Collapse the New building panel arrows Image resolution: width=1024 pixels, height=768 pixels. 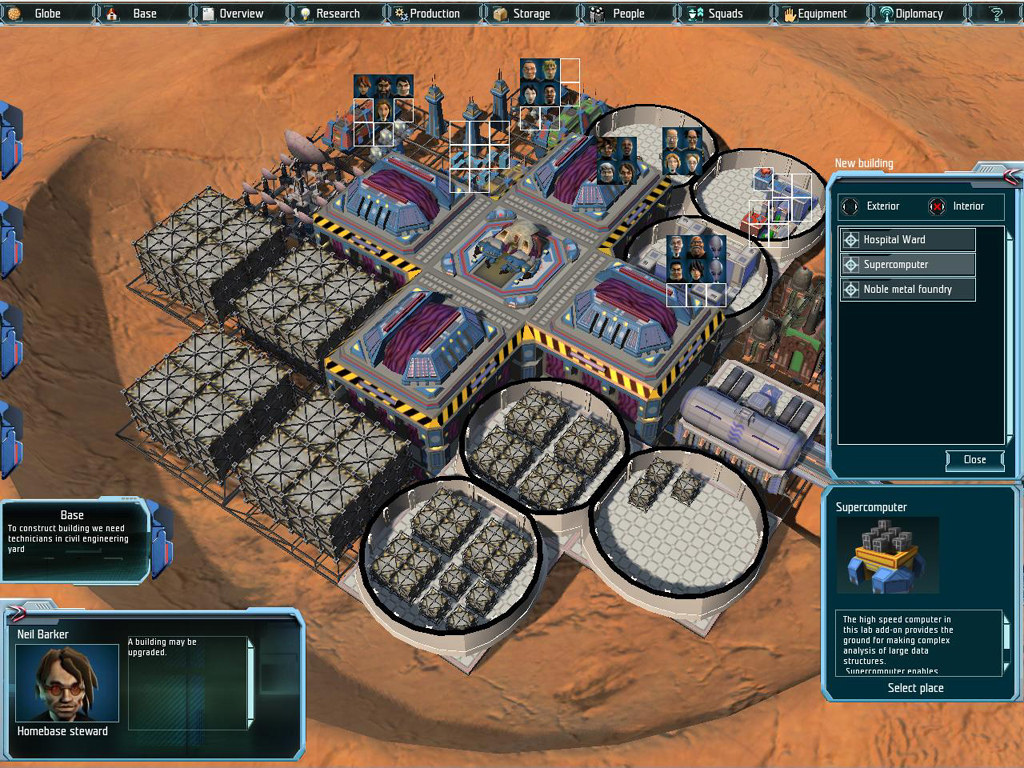point(1012,177)
